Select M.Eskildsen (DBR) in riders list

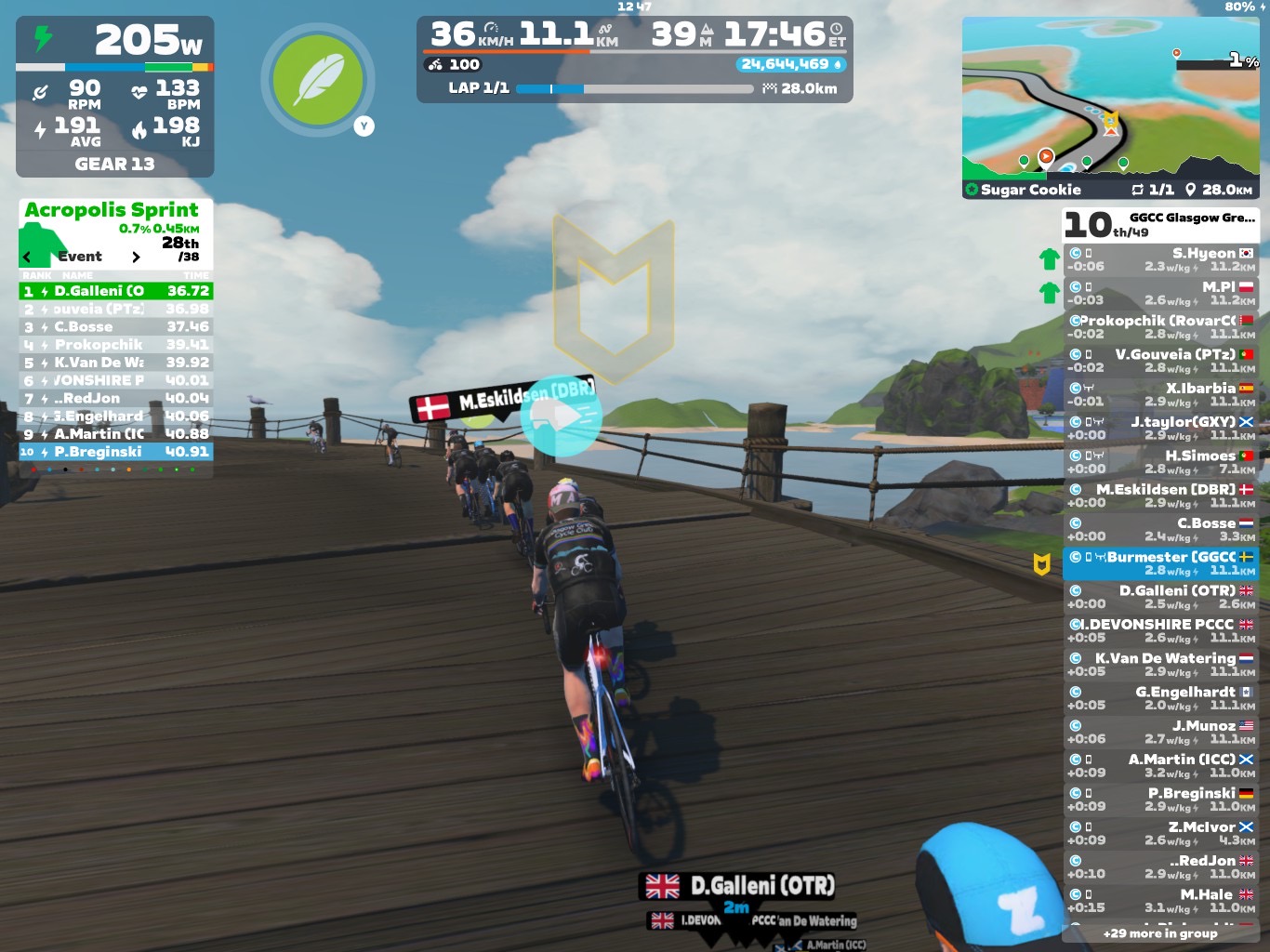coord(1160,496)
